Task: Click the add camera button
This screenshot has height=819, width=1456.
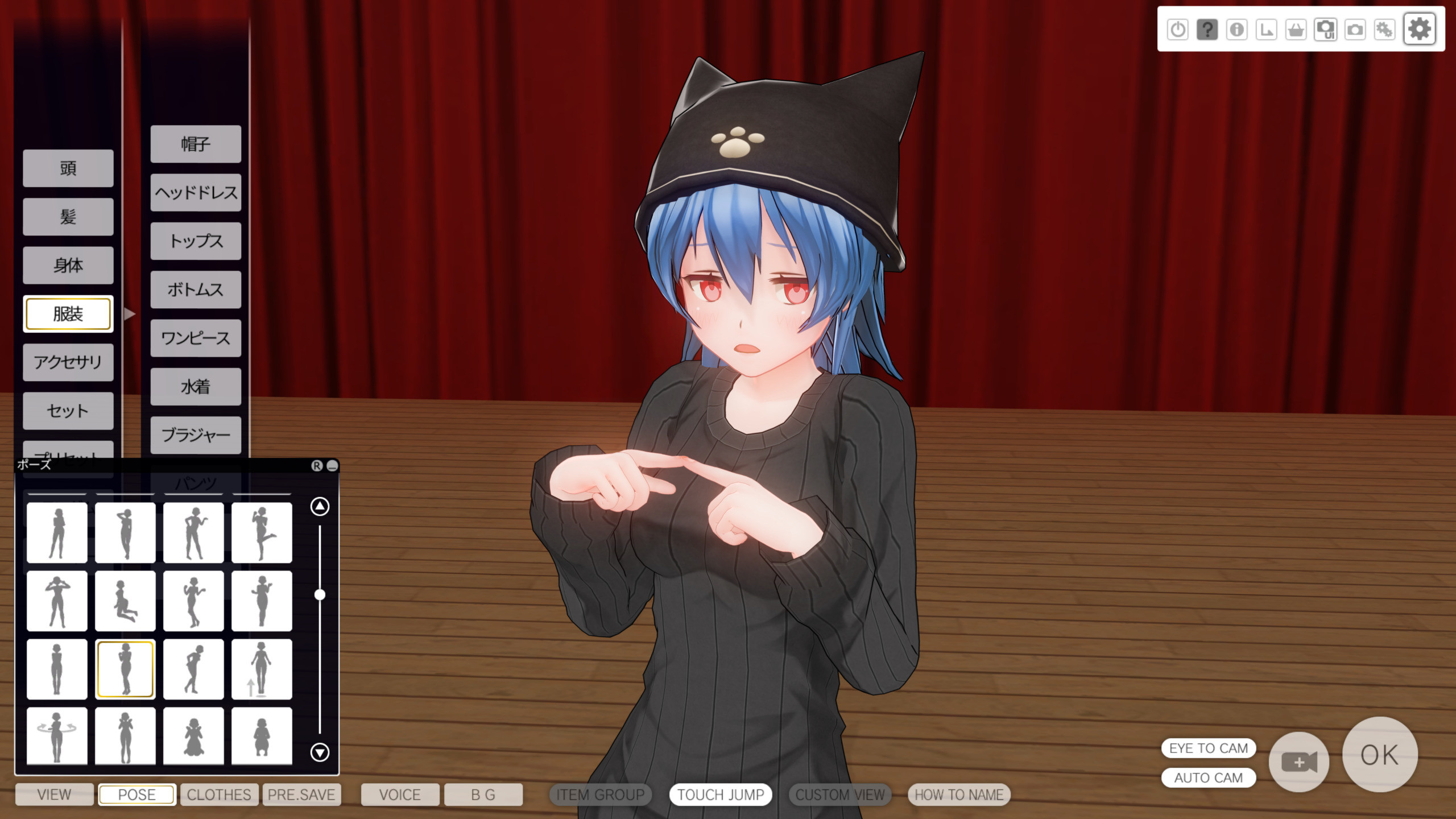Action: 1298,762
